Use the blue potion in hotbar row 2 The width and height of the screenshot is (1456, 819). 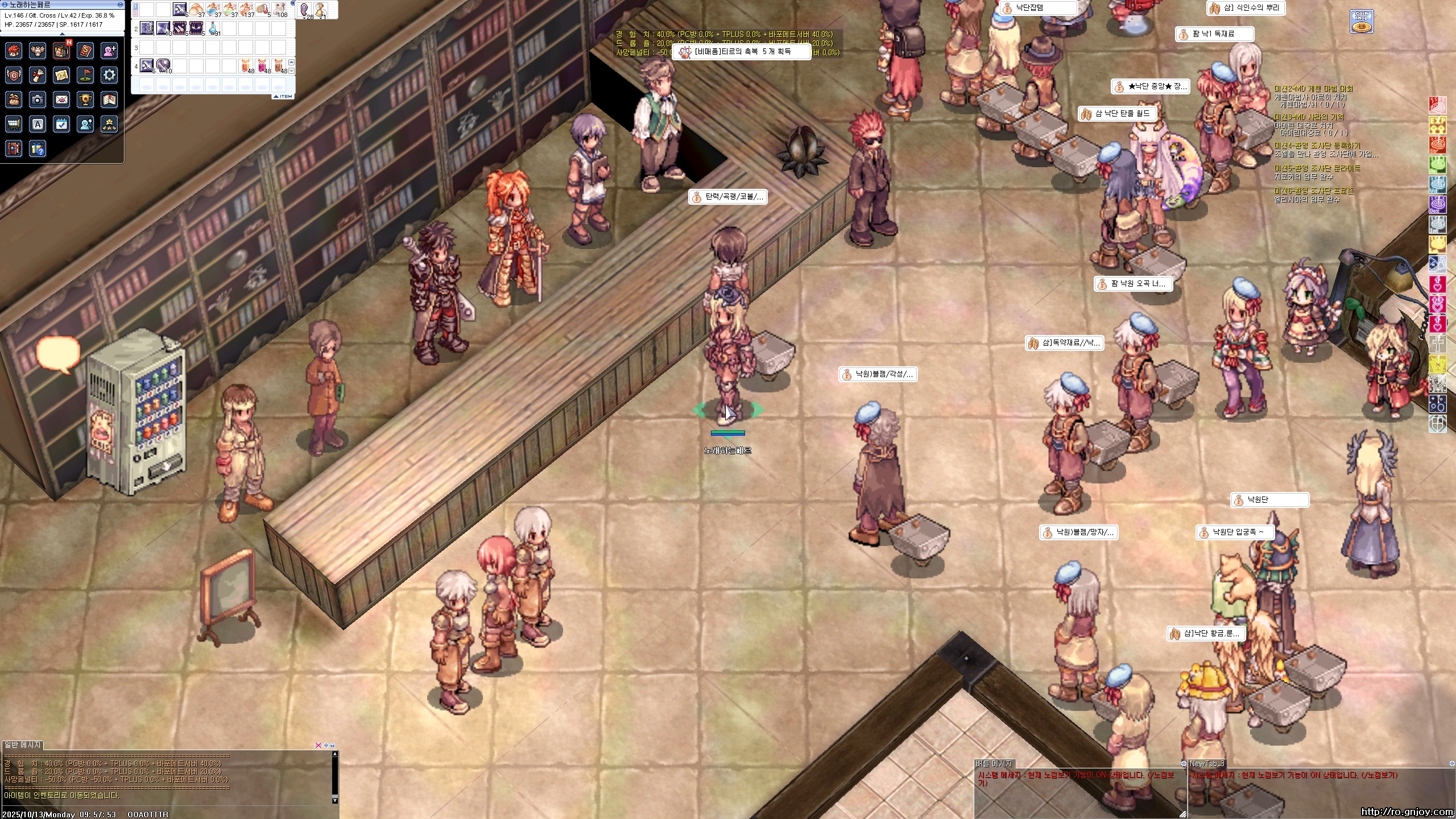[213, 27]
